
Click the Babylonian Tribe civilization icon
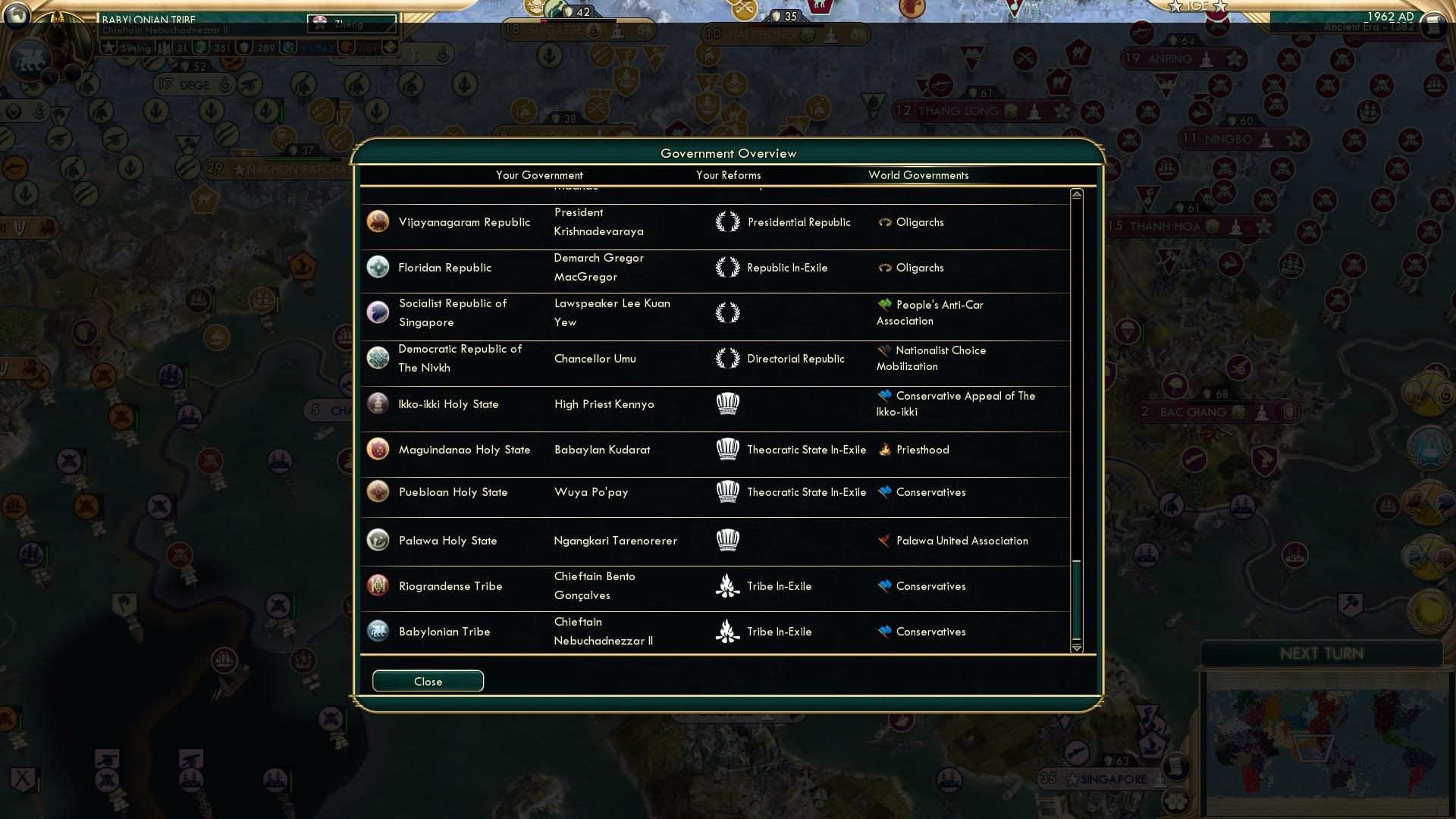click(x=378, y=631)
